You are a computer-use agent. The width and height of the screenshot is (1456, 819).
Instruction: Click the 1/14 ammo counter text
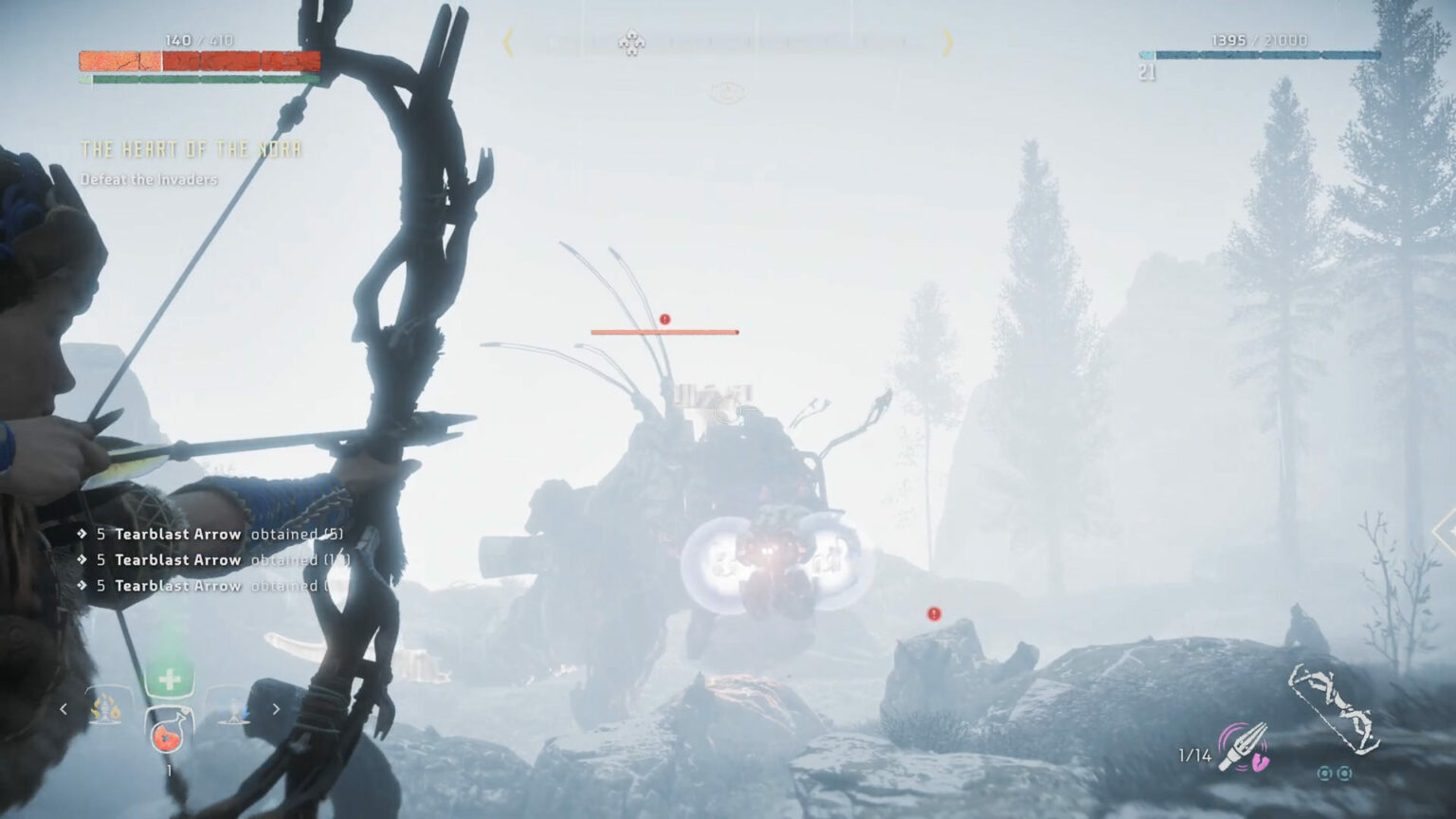[1193, 755]
